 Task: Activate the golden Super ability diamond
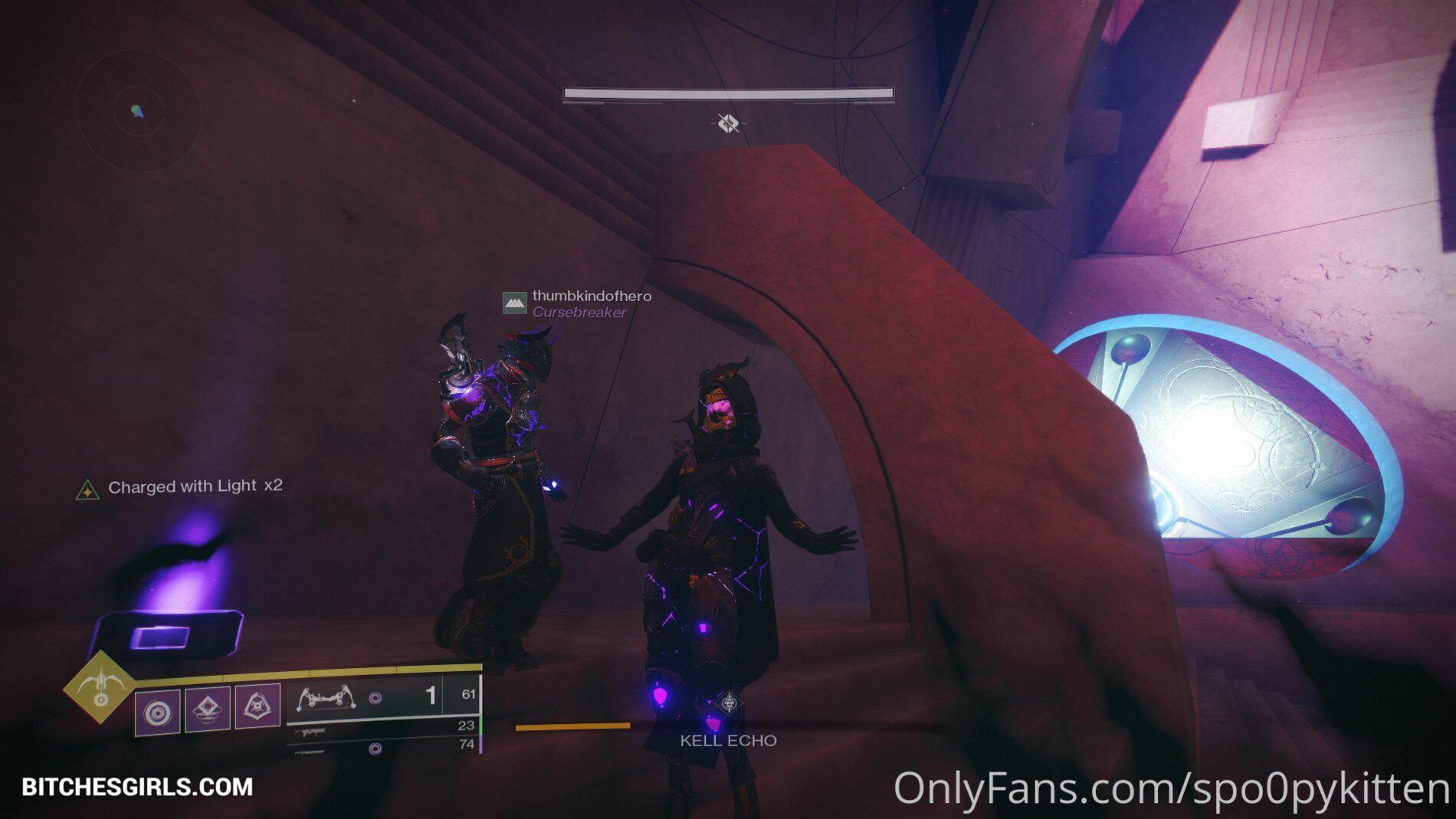point(100,687)
